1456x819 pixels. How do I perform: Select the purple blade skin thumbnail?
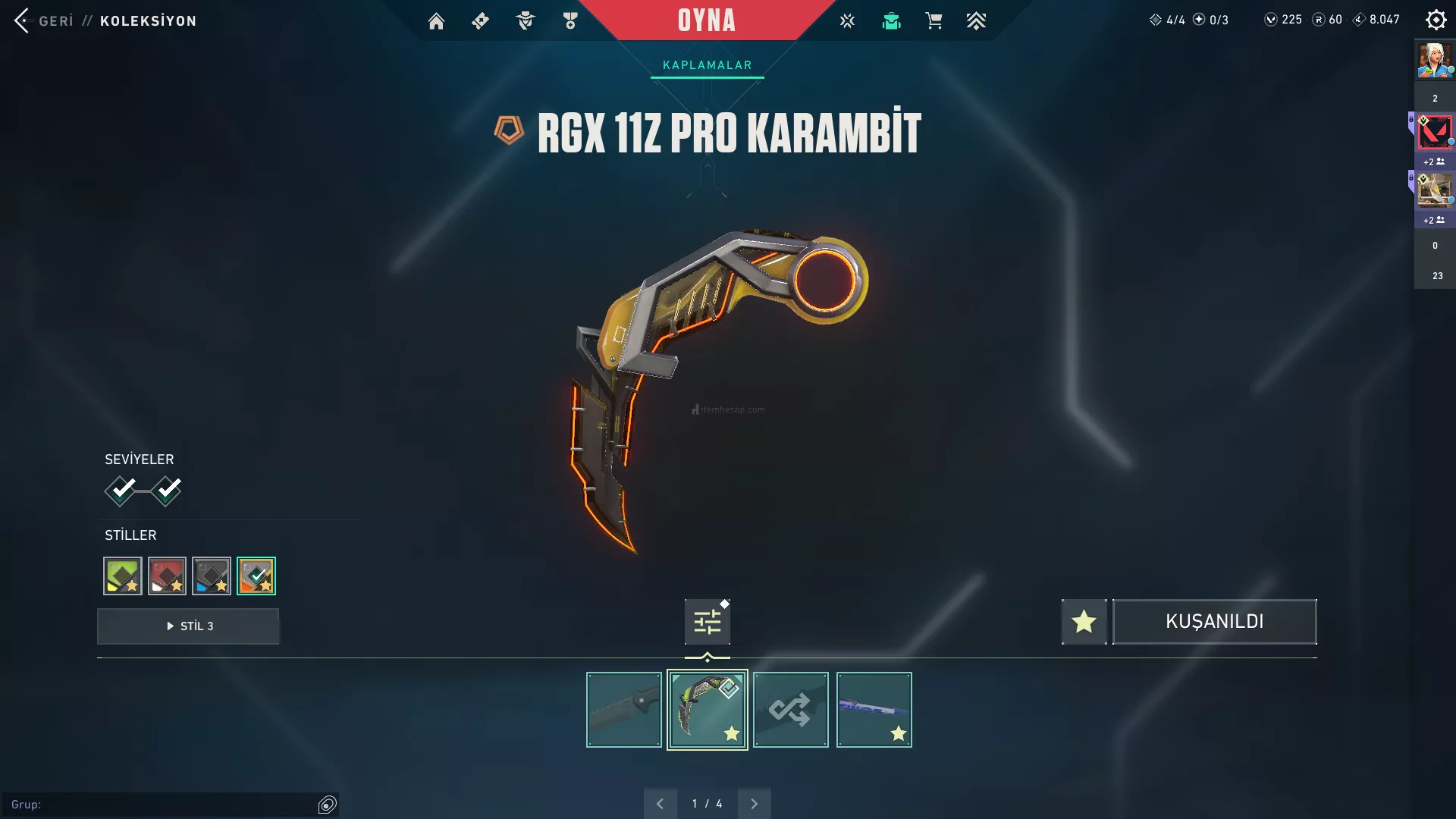point(874,710)
